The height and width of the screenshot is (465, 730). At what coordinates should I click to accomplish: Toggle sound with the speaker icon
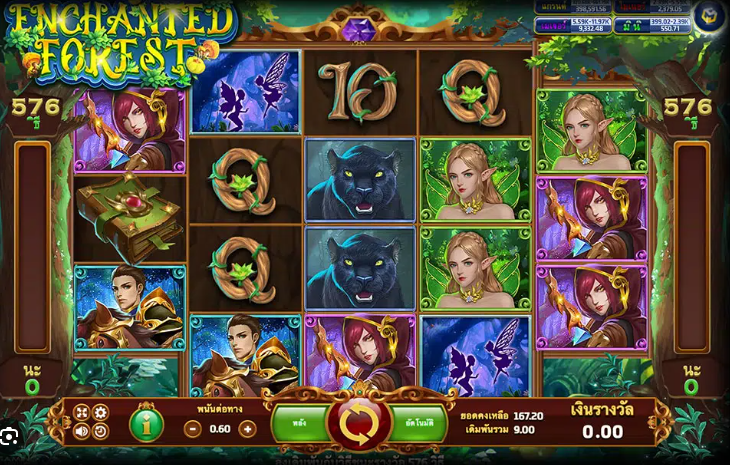[x=83, y=432]
